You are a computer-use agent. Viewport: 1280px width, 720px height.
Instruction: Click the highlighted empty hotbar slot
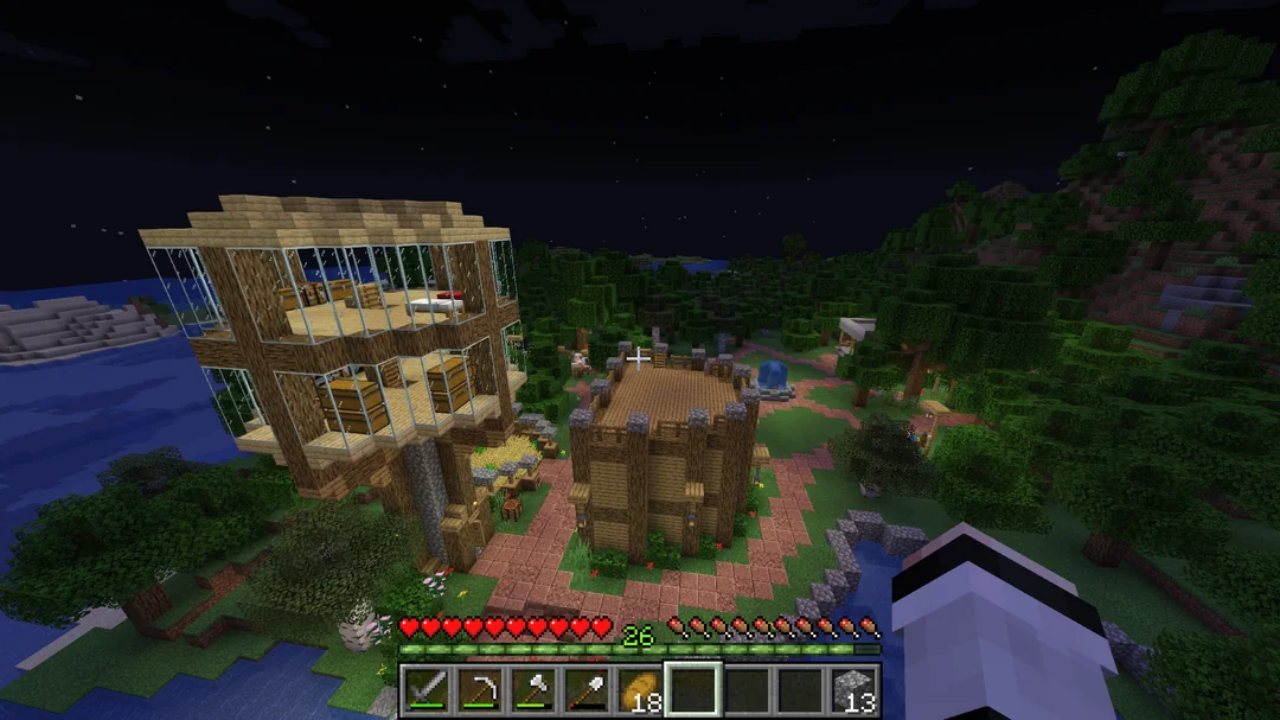coord(693,690)
